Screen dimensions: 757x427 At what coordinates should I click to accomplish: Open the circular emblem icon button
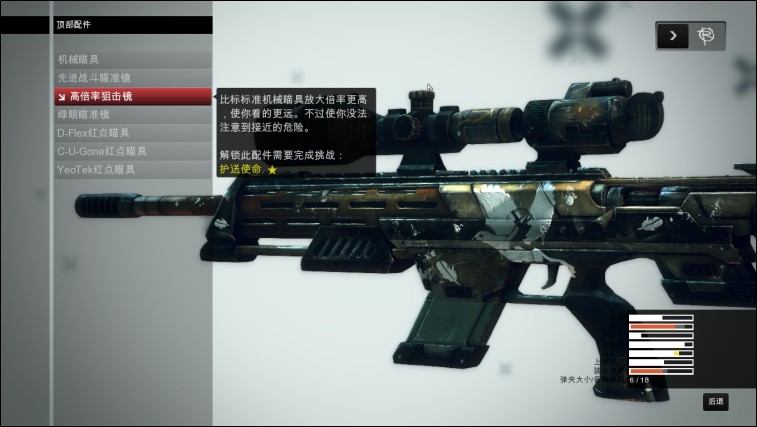tap(707, 36)
